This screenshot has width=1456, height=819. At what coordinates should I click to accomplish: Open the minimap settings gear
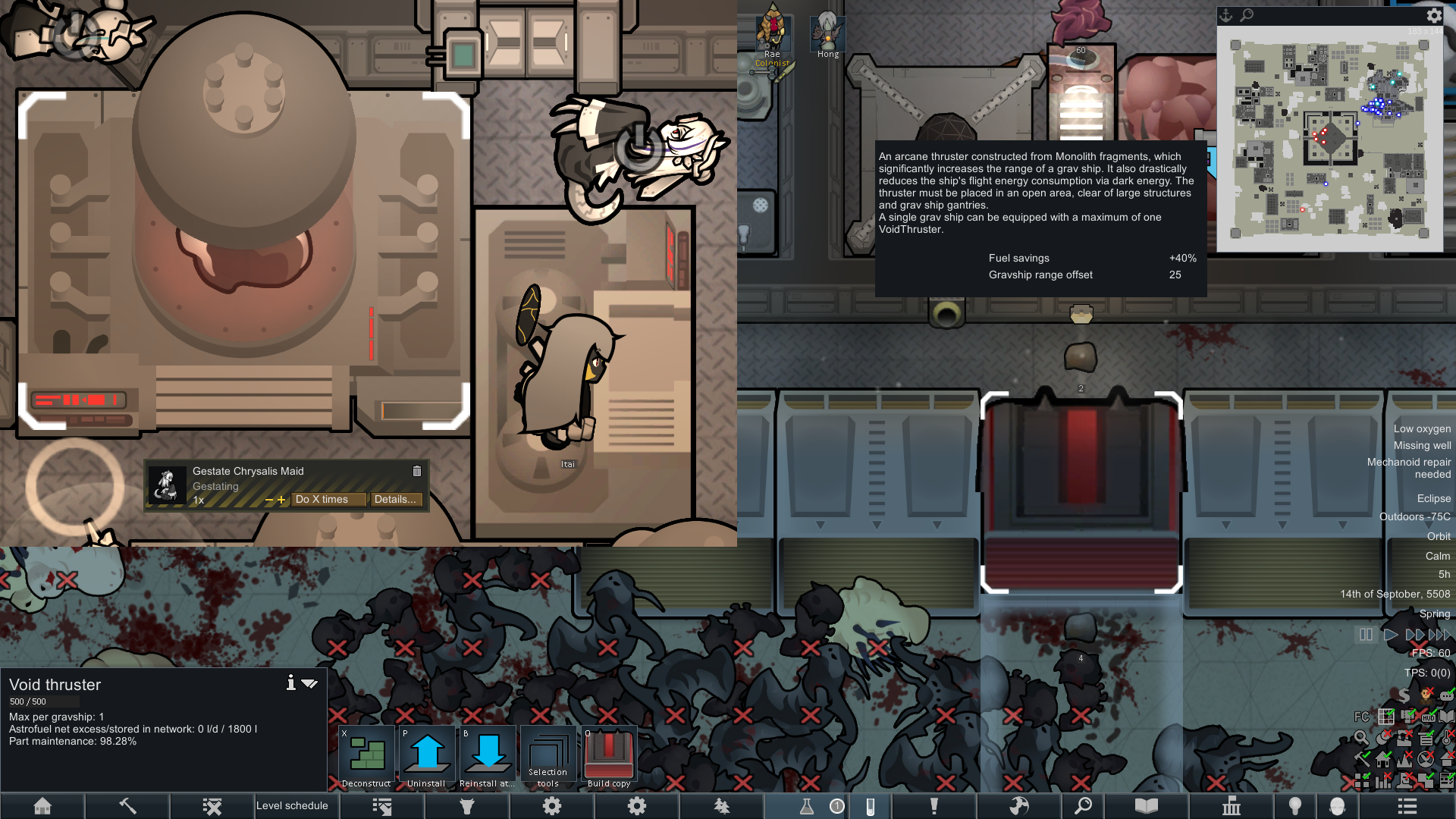(x=1434, y=15)
